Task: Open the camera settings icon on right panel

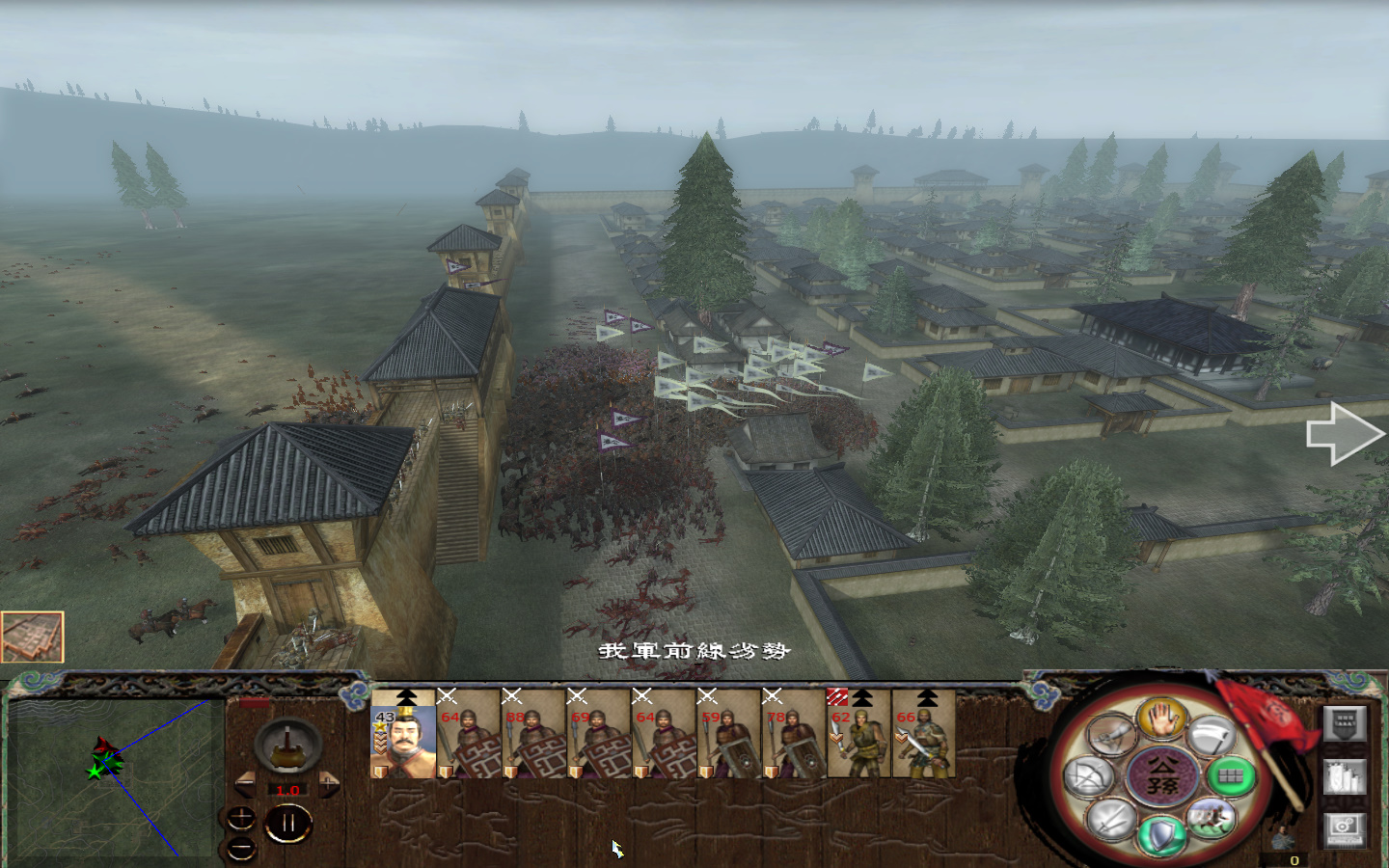Action: [1345, 829]
